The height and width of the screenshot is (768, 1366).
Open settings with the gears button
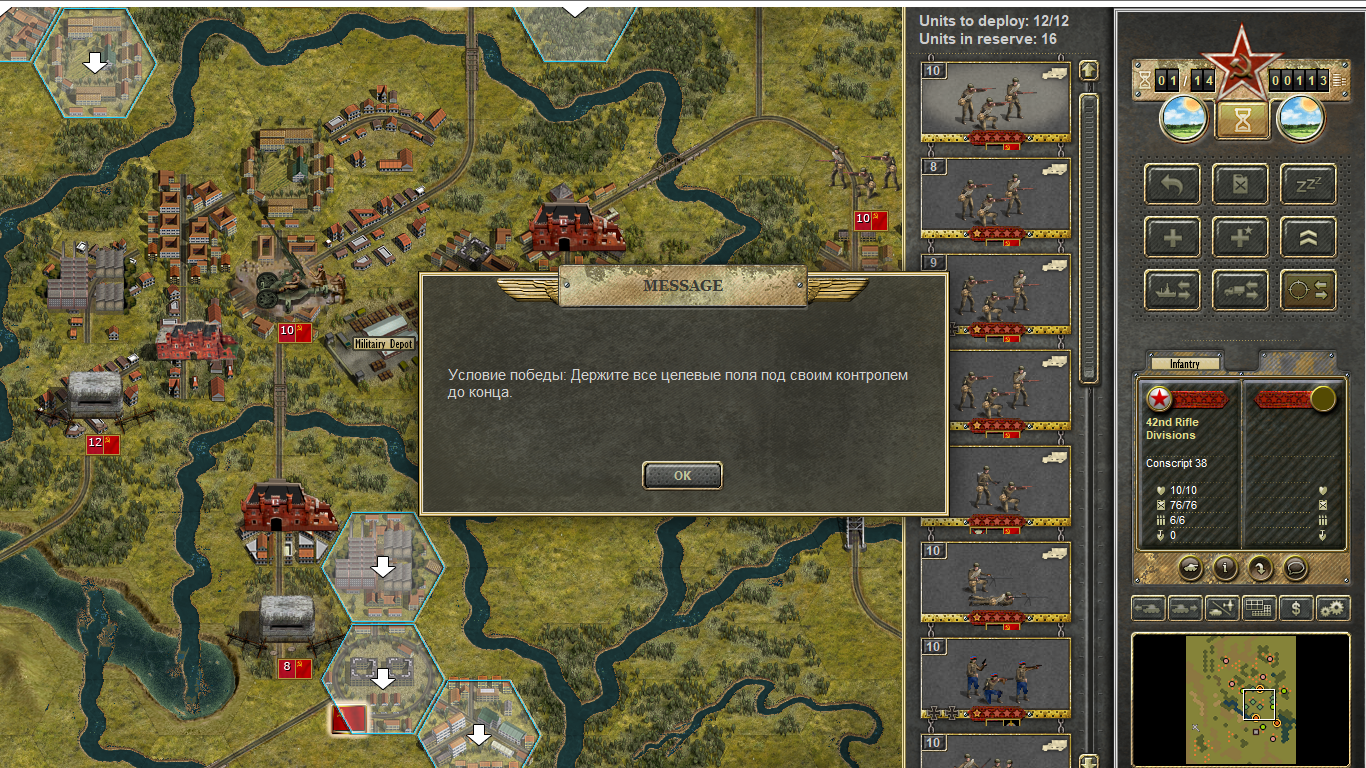(x=1332, y=607)
